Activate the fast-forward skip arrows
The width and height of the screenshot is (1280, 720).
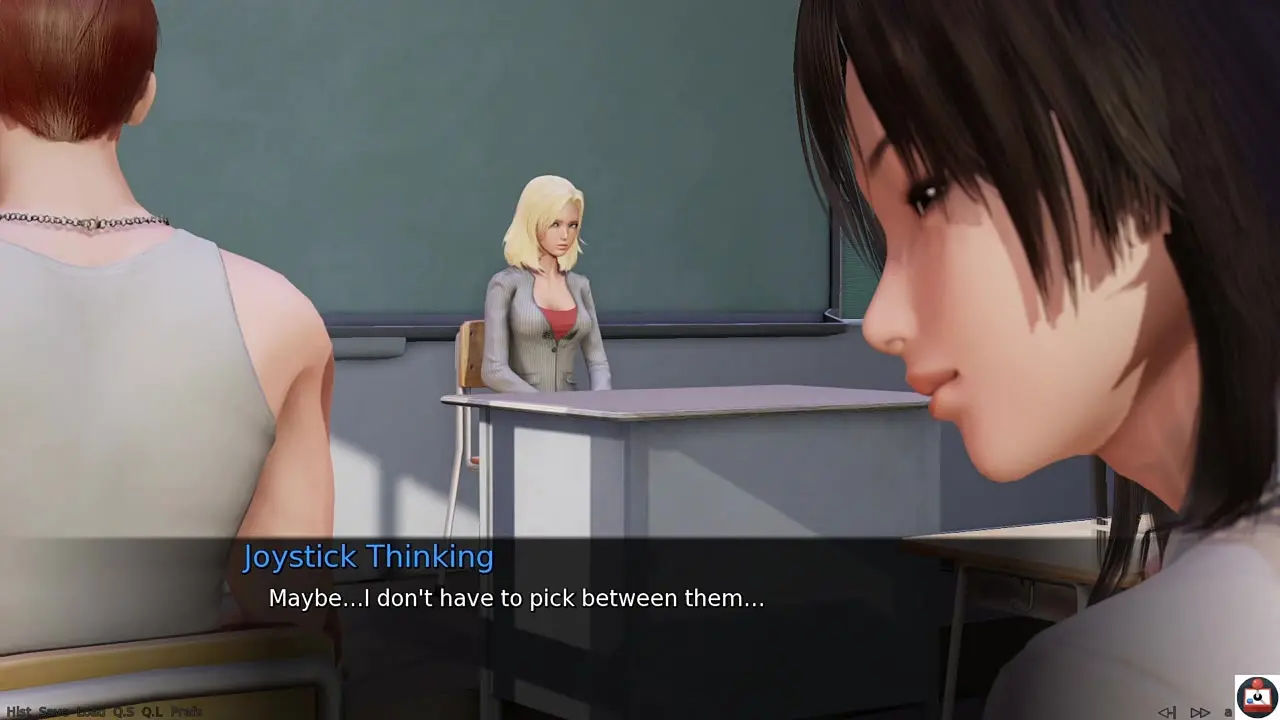point(1200,712)
